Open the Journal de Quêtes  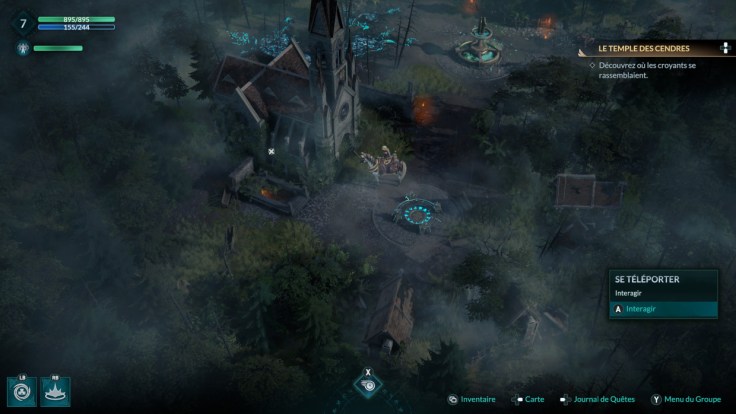[602, 400]
